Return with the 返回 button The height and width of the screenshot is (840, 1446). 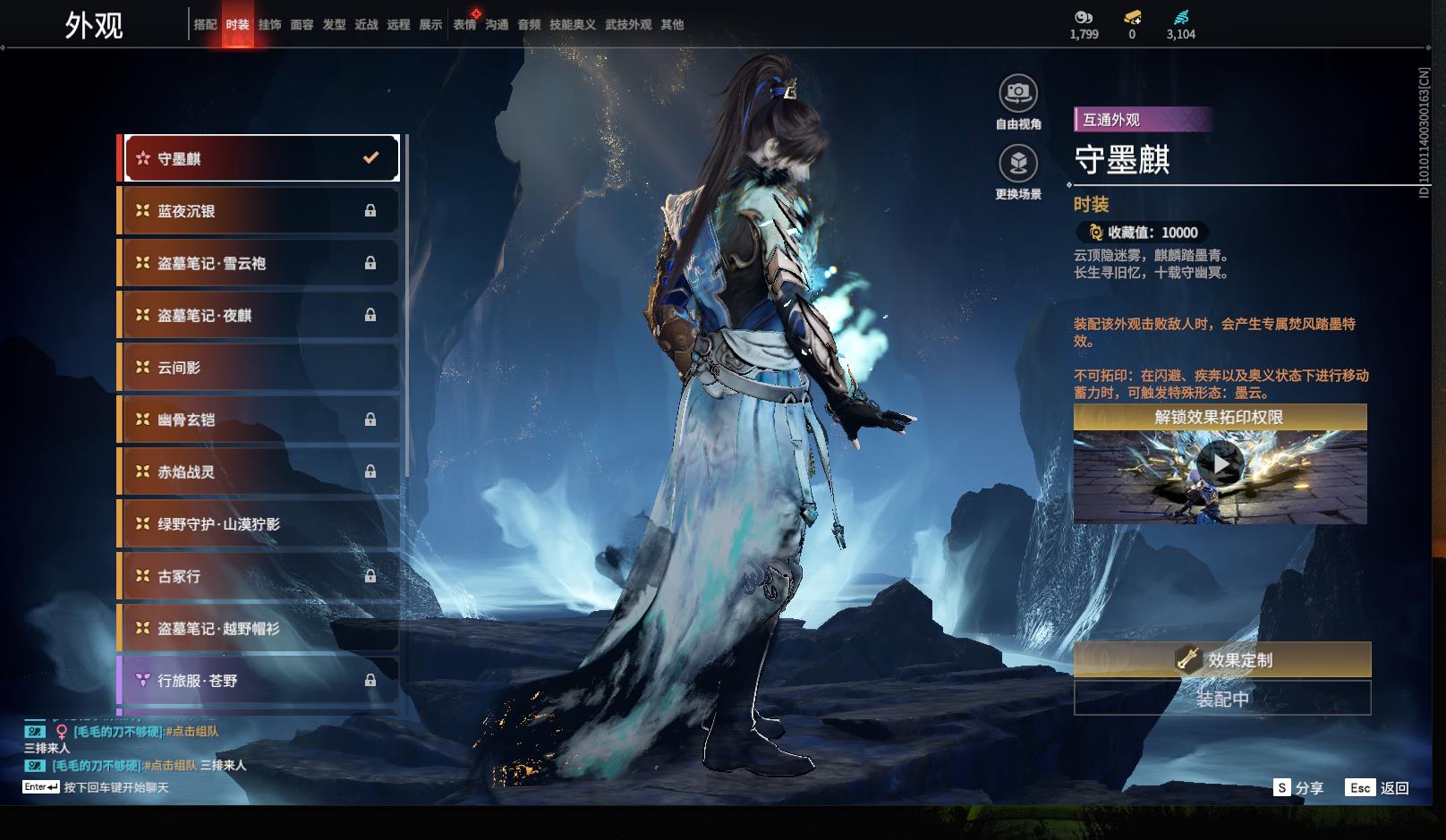1378,788
